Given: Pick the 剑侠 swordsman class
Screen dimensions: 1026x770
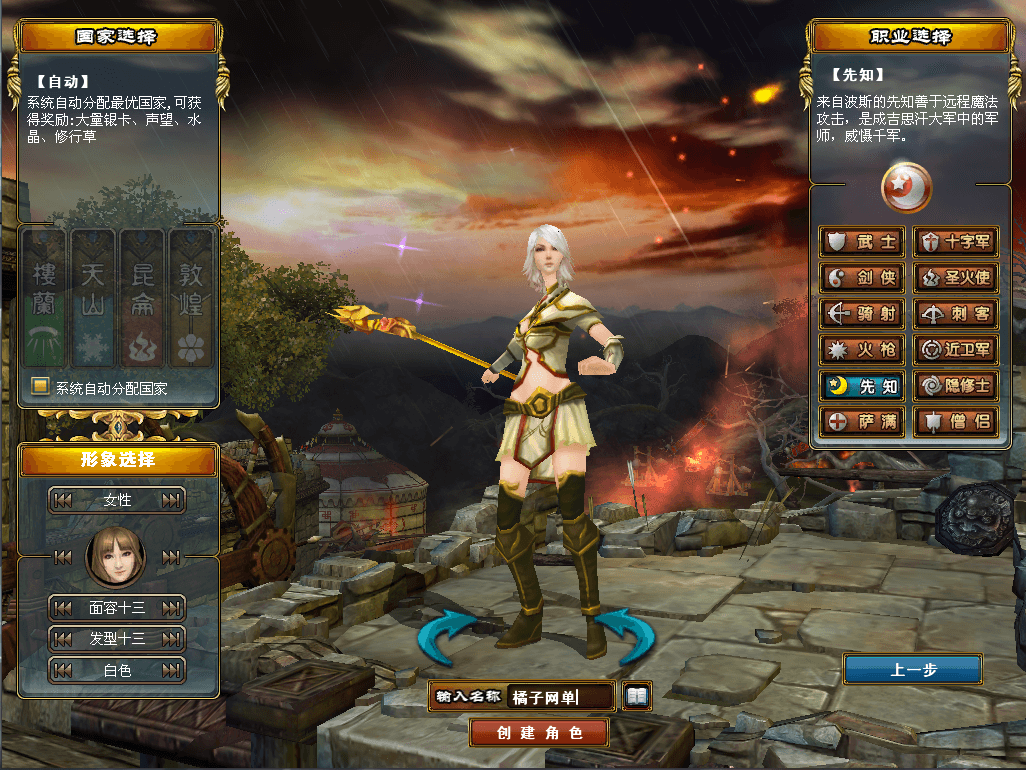Looking at the screenshot, I should 862,278.
